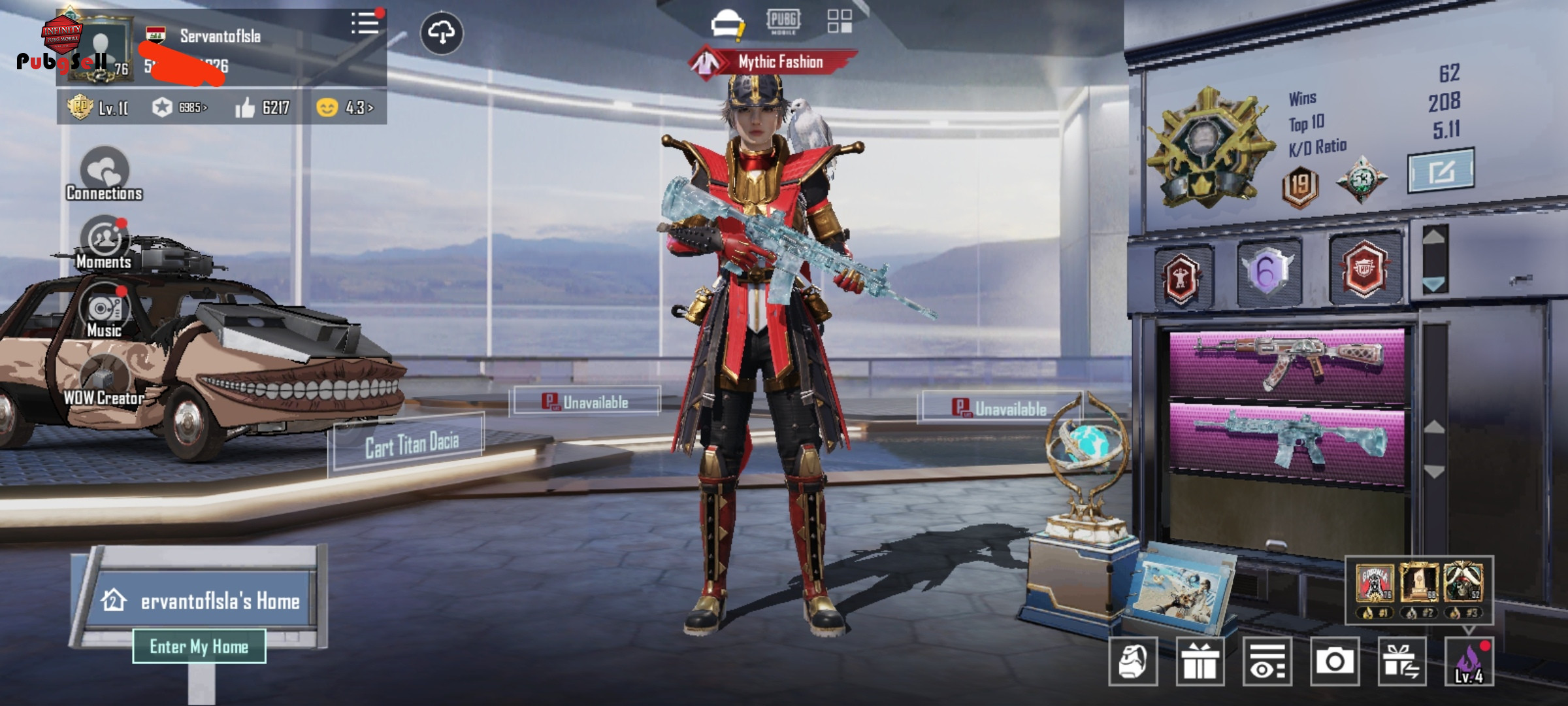The image size is (1568, 706).
Task: View the likes thumbs-up count
Action: click(x=263, y=107)
